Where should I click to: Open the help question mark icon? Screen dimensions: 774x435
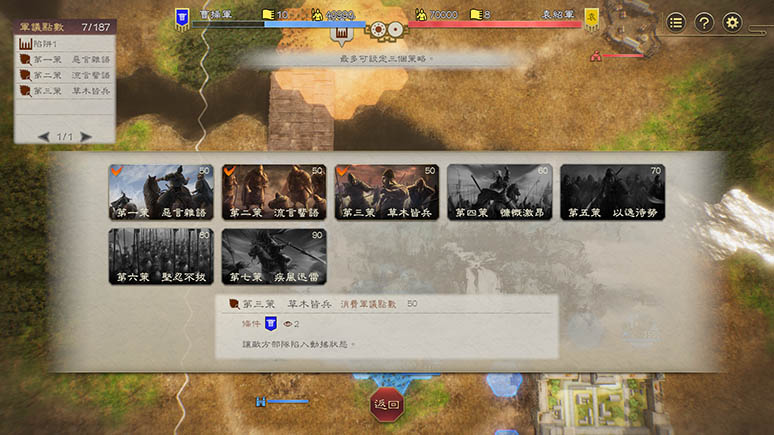[x=704, y=22]
